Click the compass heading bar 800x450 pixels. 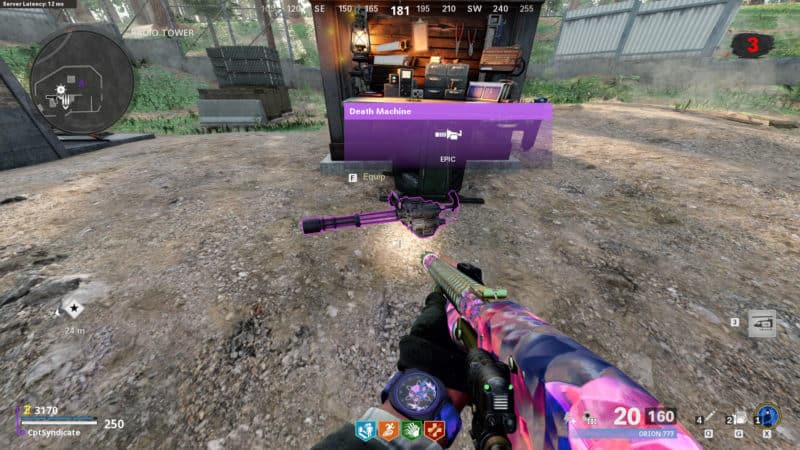(400, 9)
